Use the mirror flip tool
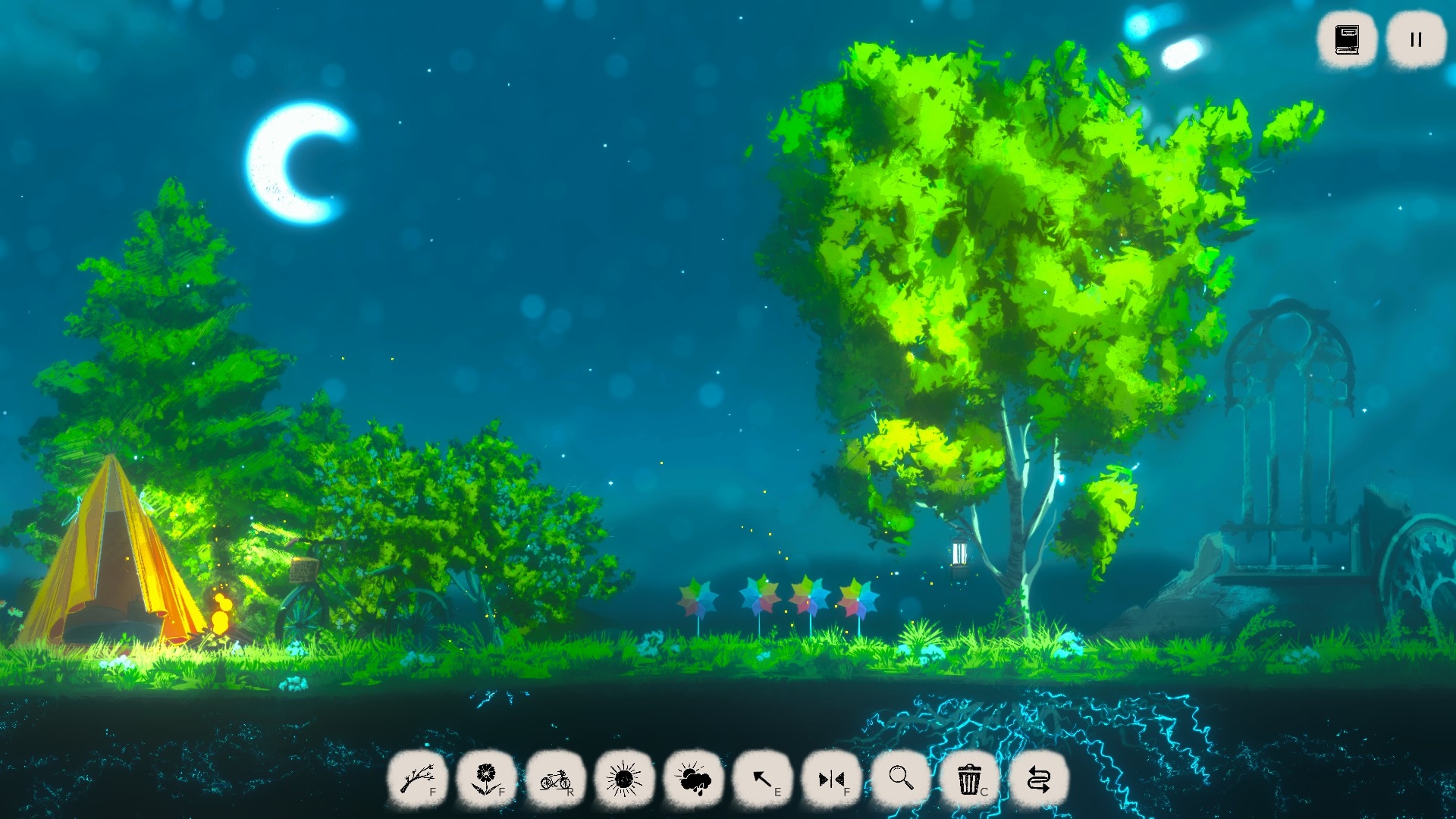The width and height of the screenshot is (1456, 819). click(832, 779)
